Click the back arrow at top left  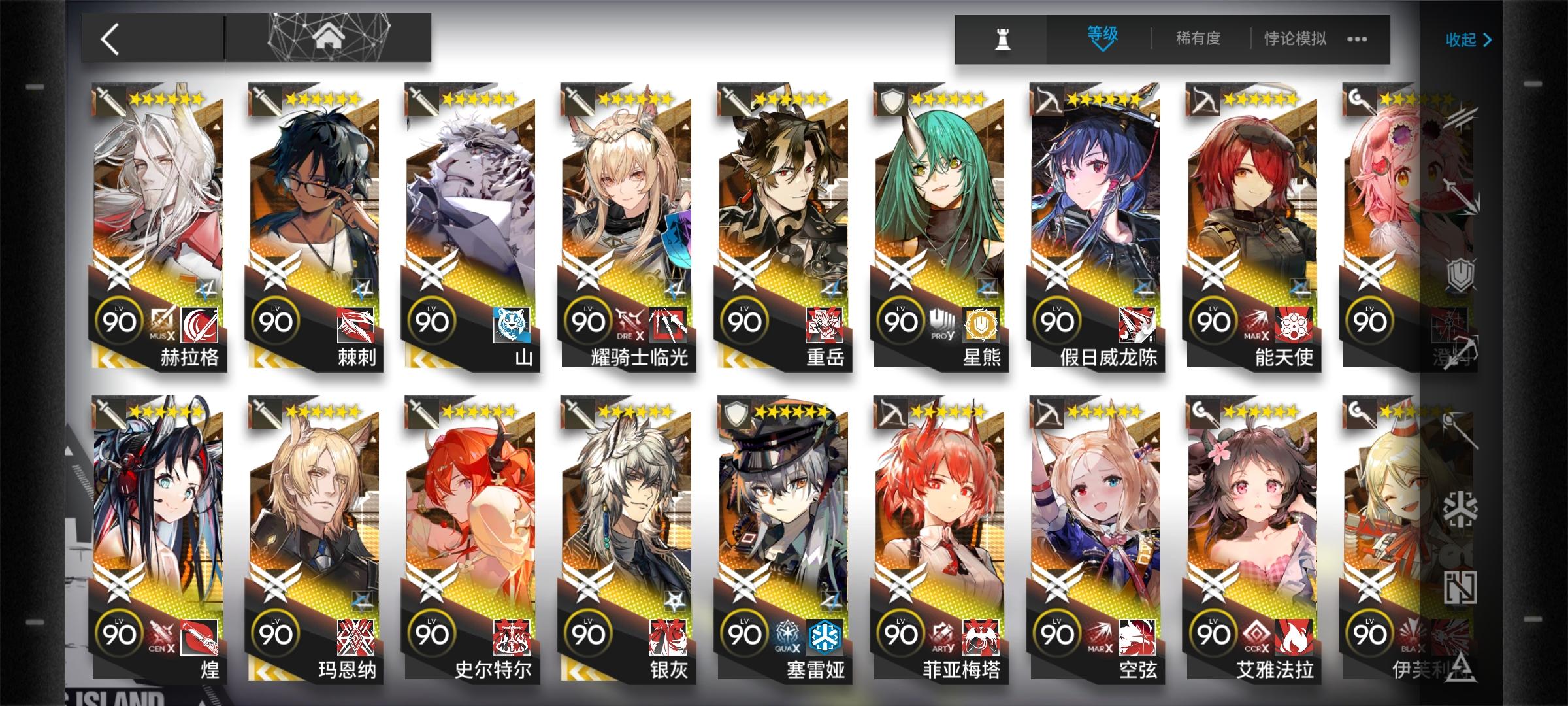point(111,39)
